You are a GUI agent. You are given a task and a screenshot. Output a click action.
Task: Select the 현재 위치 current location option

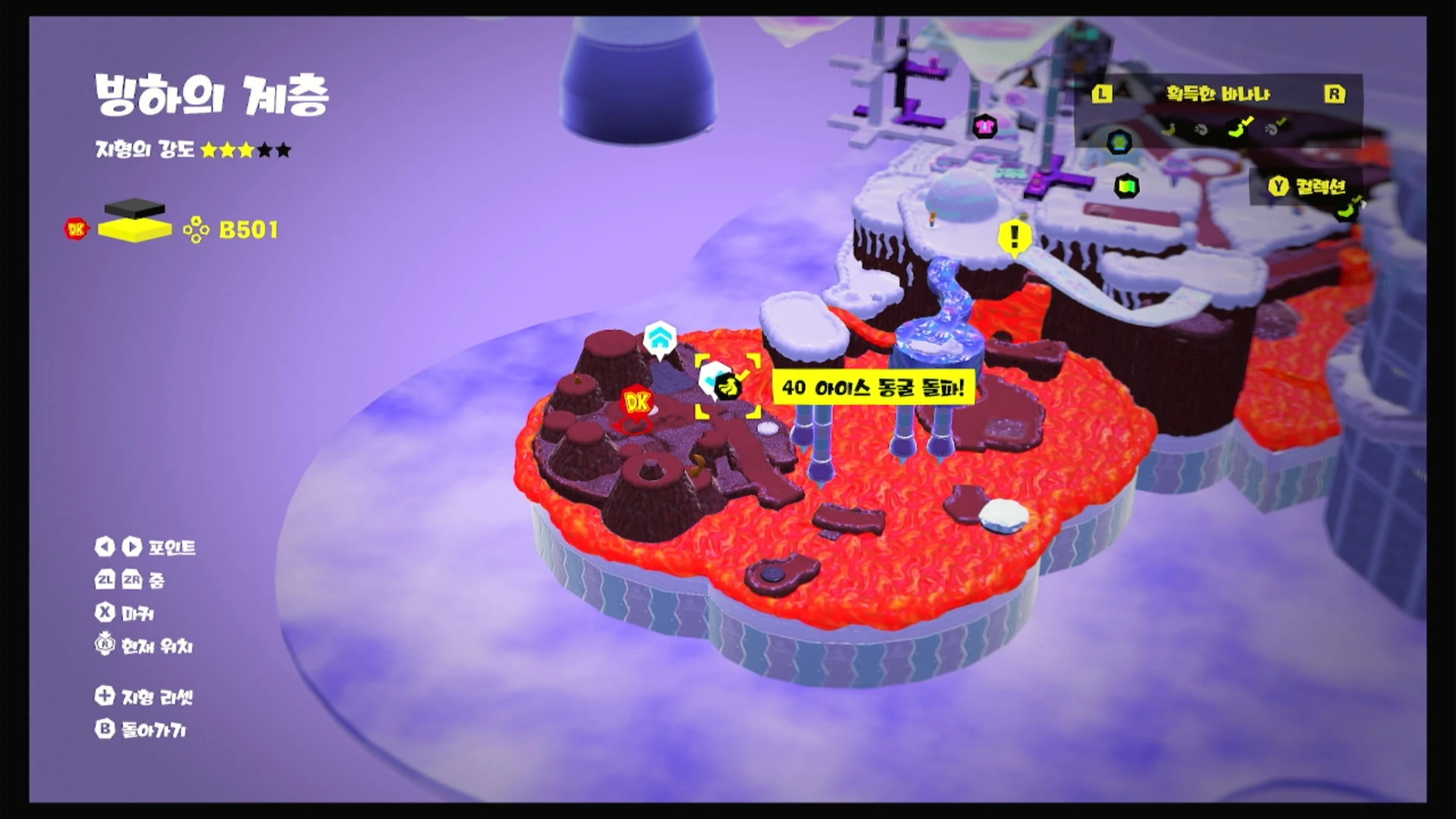tap(144, 646)
